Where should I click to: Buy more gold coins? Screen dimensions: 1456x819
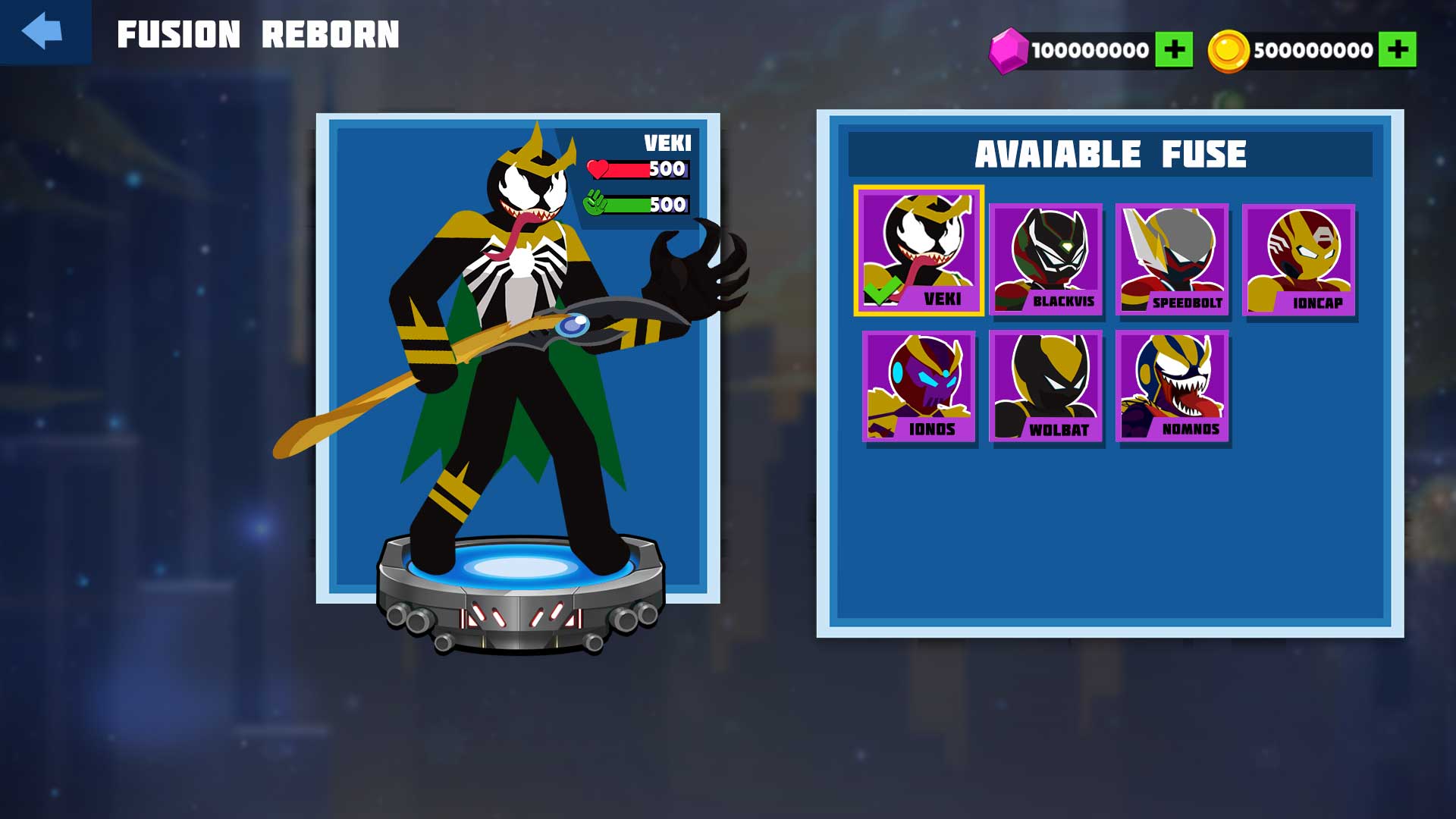click(x=1397, y=50)
